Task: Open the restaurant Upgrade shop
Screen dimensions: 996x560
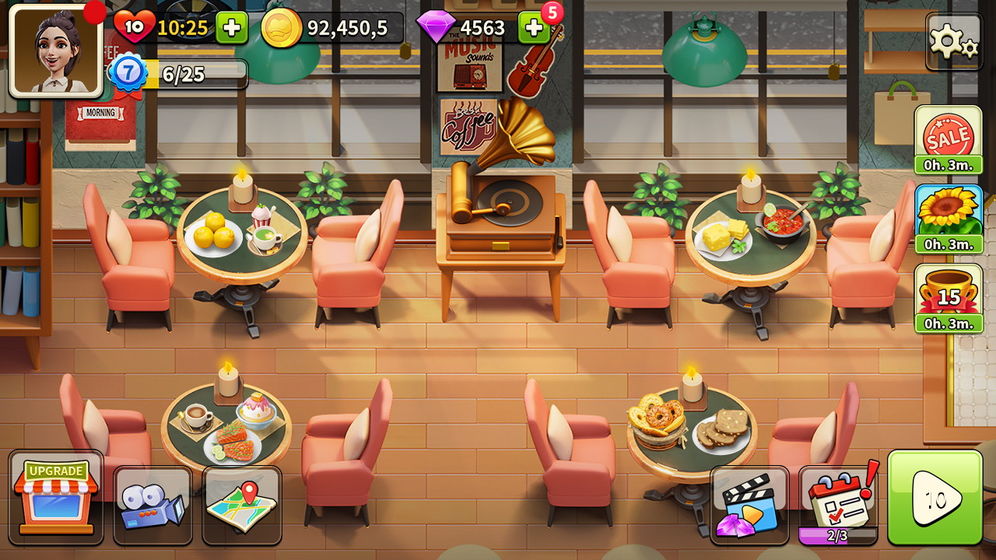Action: (56, 497)
